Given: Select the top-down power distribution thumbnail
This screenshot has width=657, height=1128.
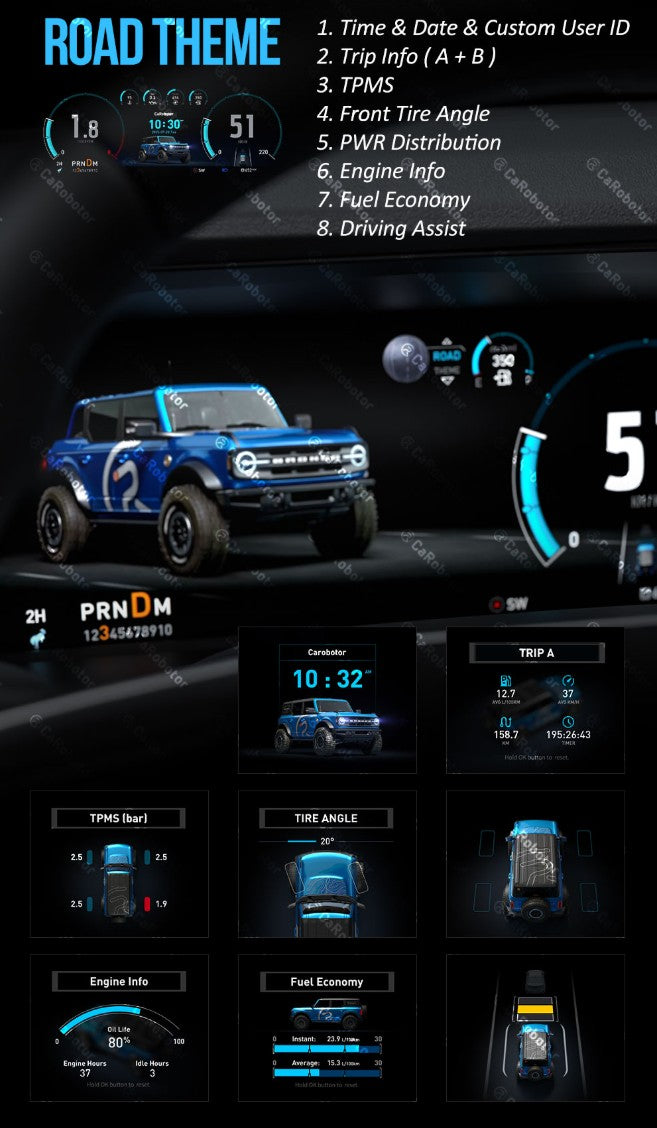Looking at the screenshot, I should 535,863.
